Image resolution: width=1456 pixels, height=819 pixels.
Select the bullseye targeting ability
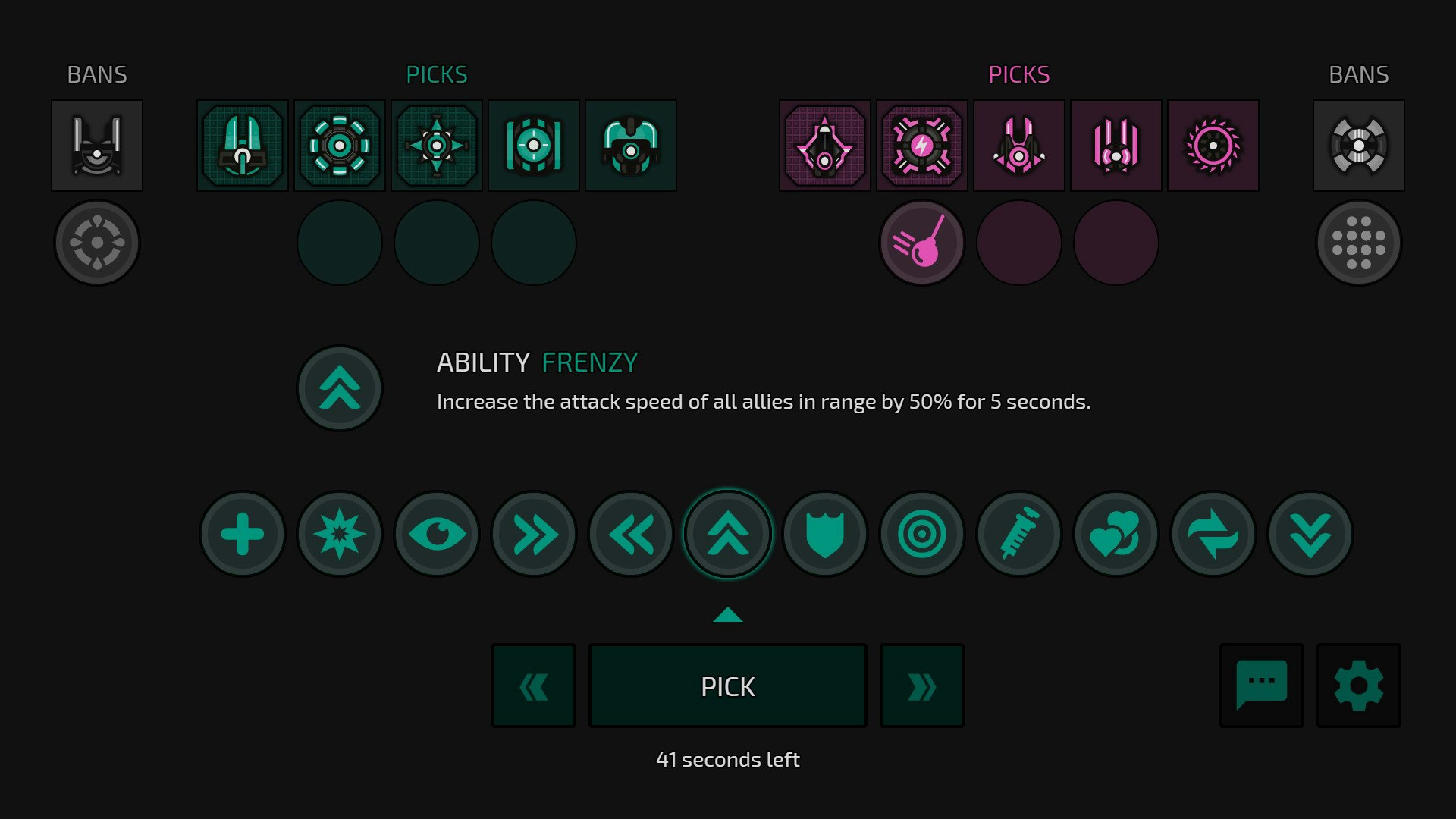point(921,533)
